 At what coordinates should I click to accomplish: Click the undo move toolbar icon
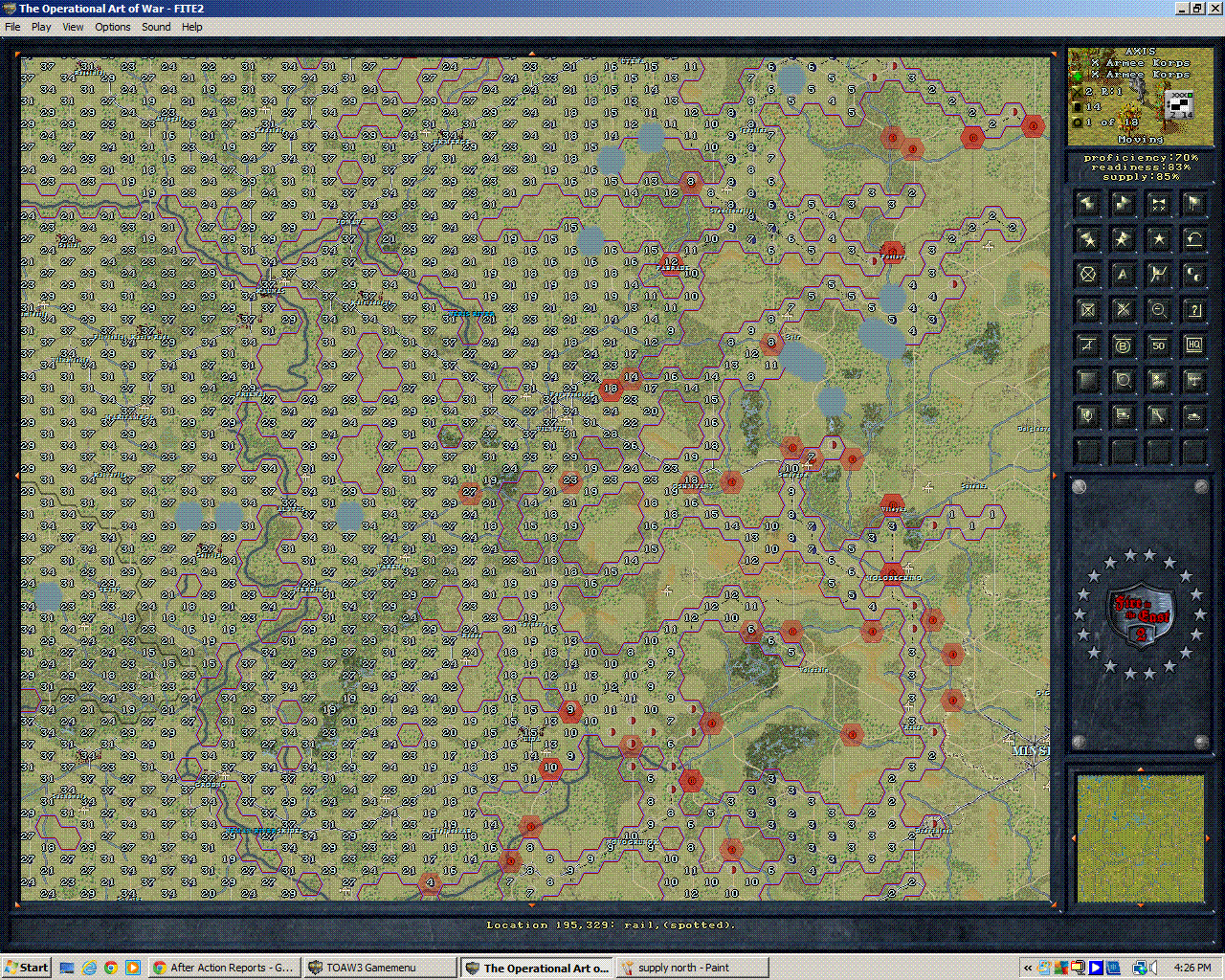pos(1194,238)
